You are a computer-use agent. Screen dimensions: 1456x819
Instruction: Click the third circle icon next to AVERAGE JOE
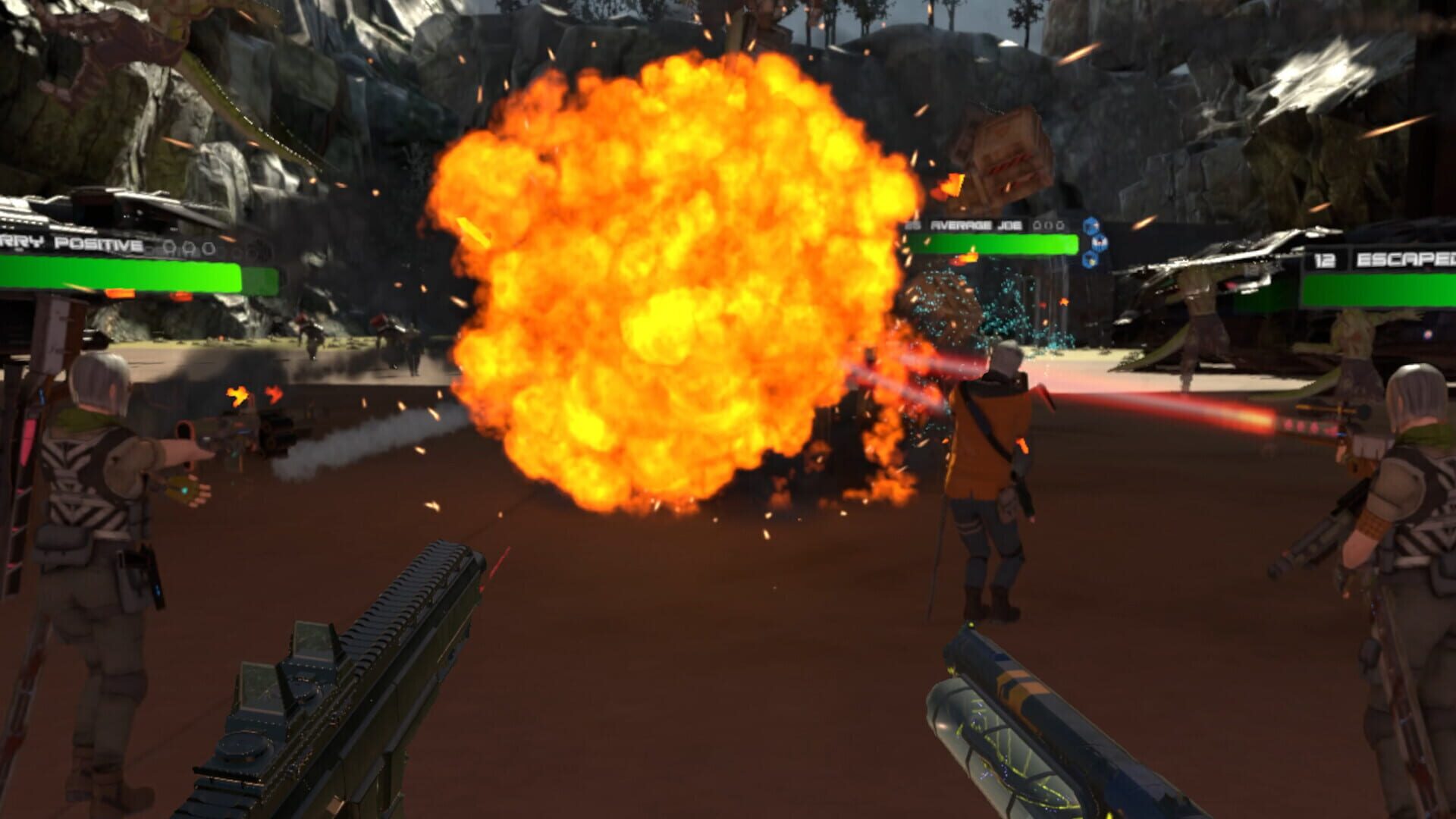(1060, 225)
